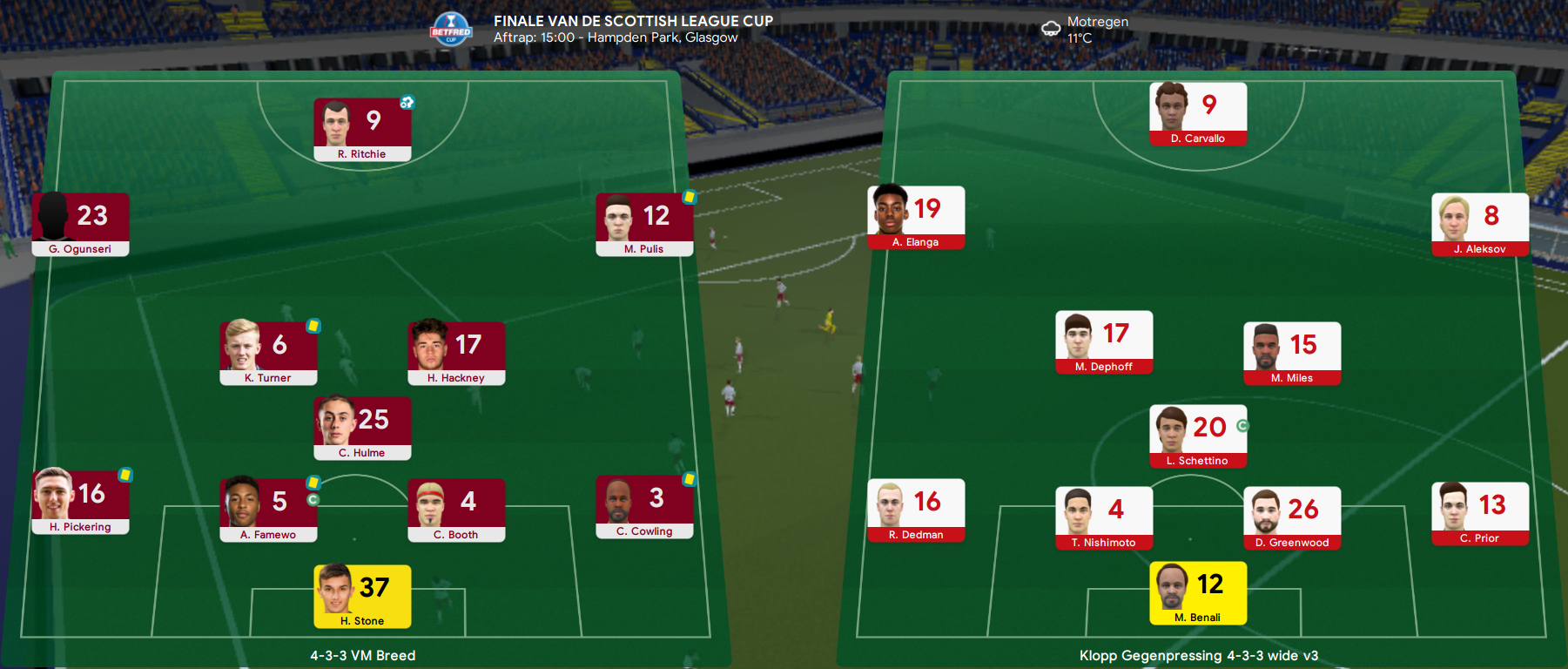Select goalkeeper H. Stone's yellow card
The width and height of the screenshot is (1568, 669).
(362, 596)
